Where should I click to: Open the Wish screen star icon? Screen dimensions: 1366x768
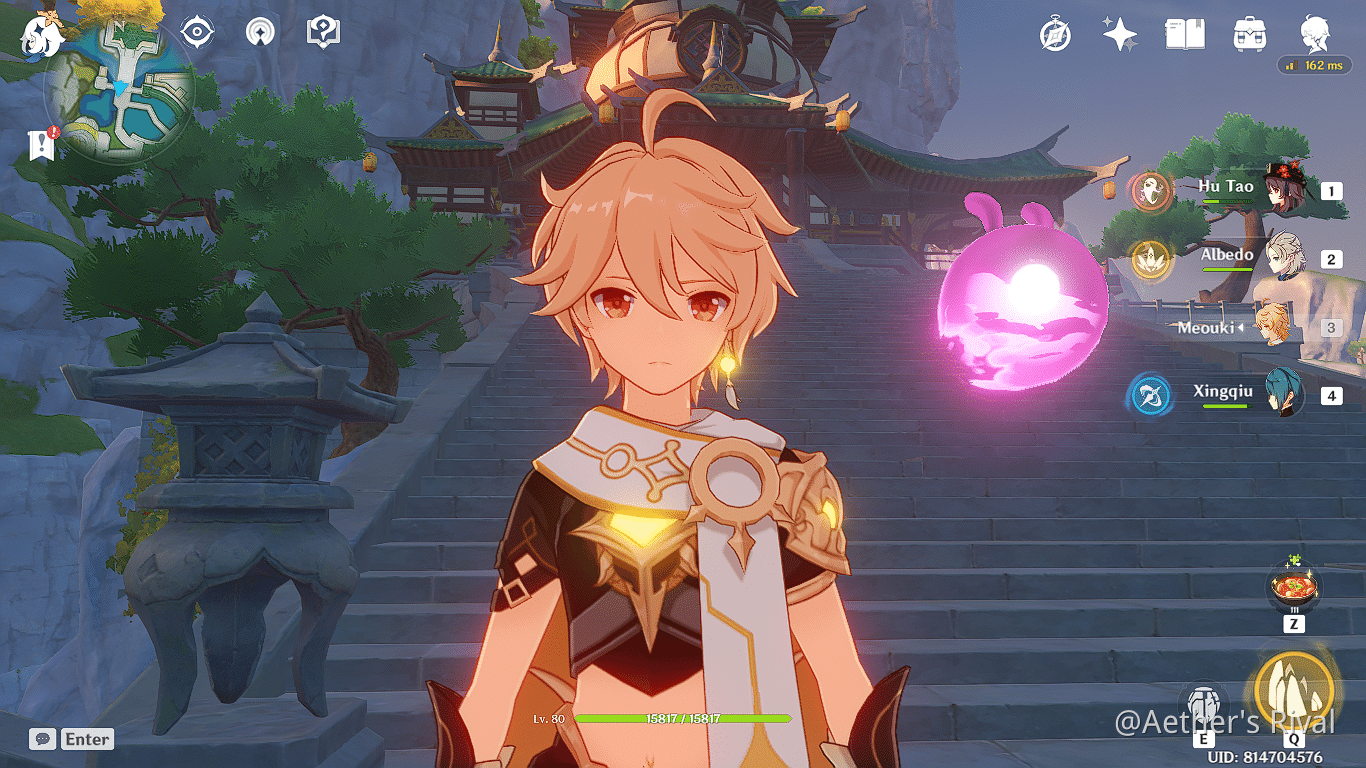tap(1119, 32)
